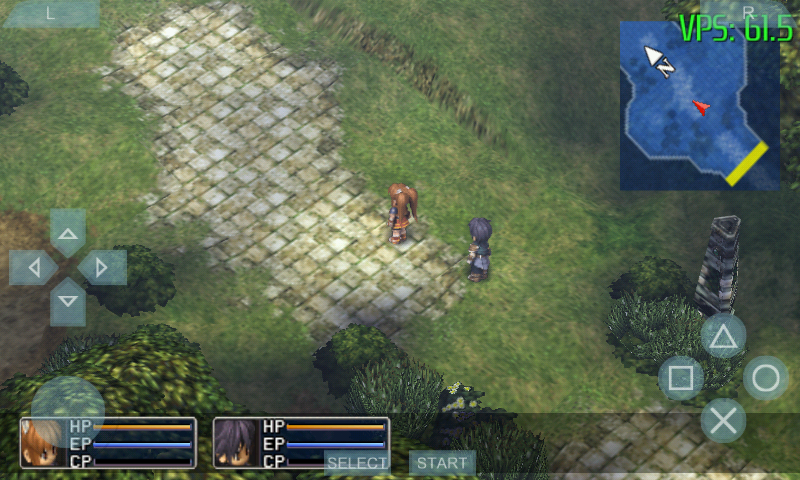This screenshot has width=800, height=480.
Task: Tap the D-pad down arrow
Action: [x=68, y=298]
